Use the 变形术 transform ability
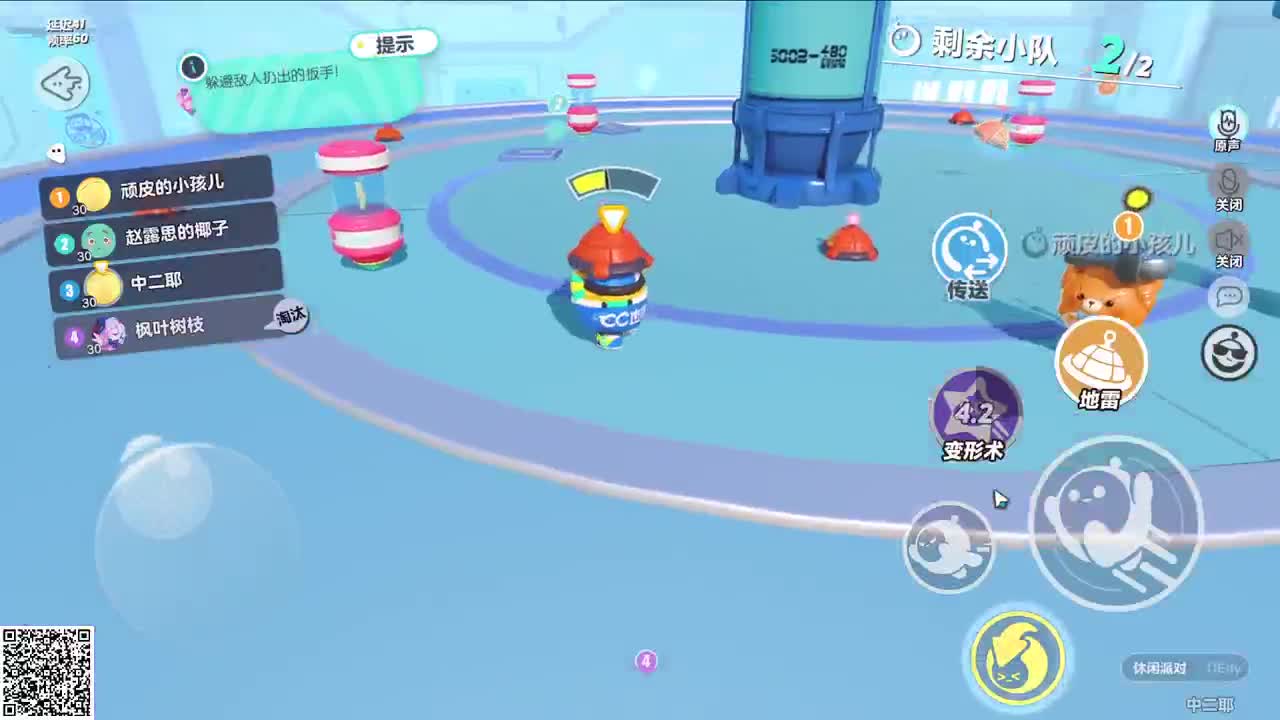Image resolution: width=1280 pixels, height=720 pixels. (x=973, y=412)
